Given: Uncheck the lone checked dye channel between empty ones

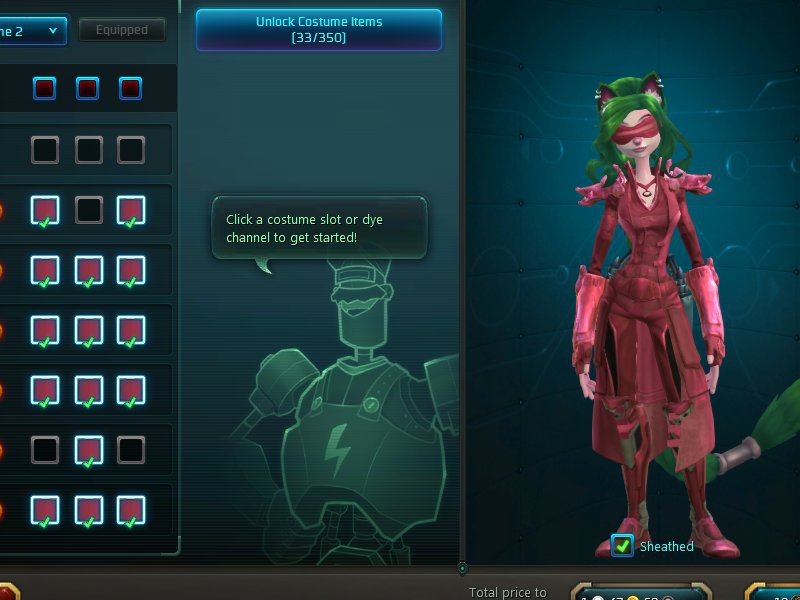Looking at the screenshot, I should tap(88, 450).
